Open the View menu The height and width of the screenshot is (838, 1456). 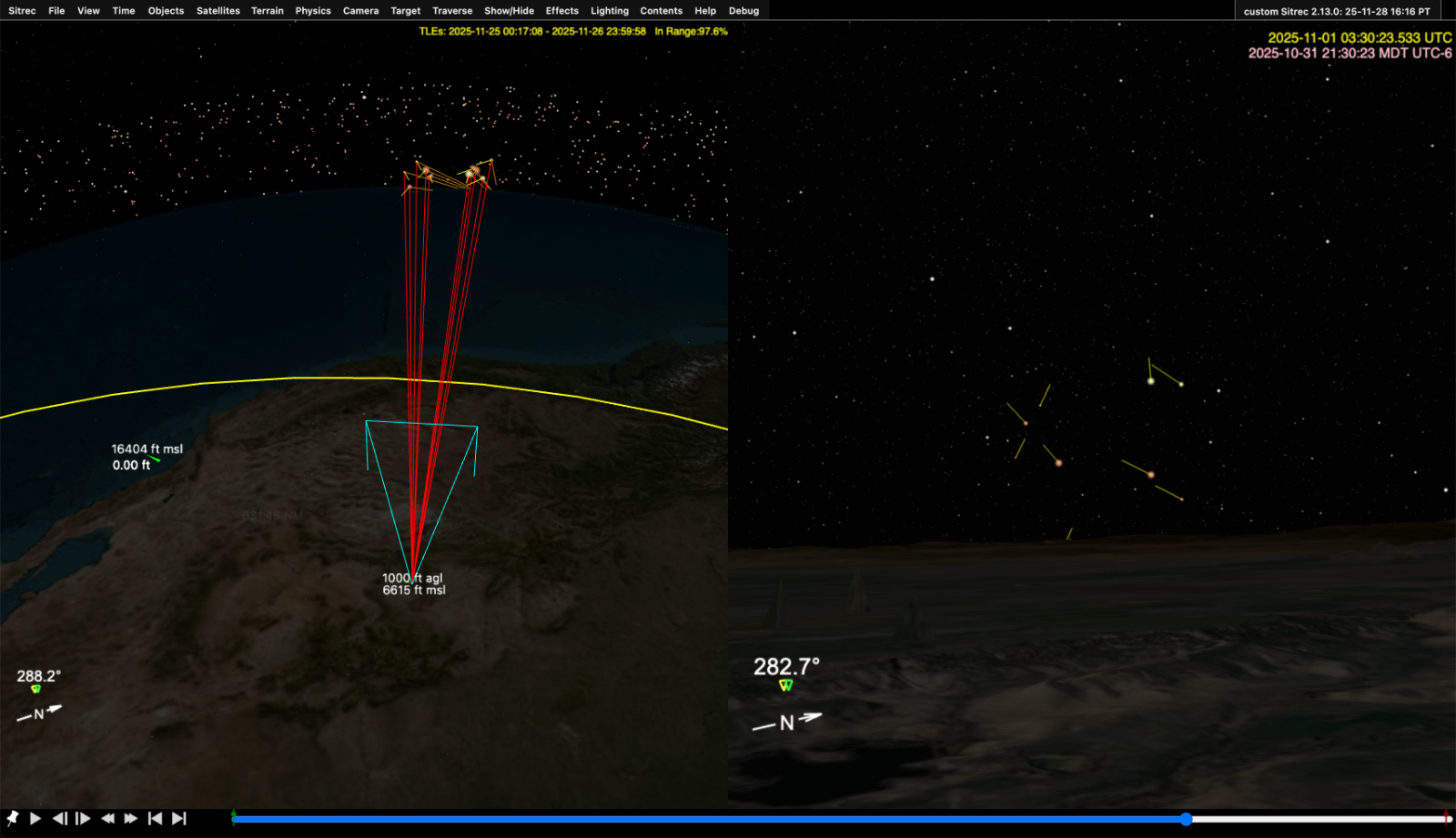88,11
